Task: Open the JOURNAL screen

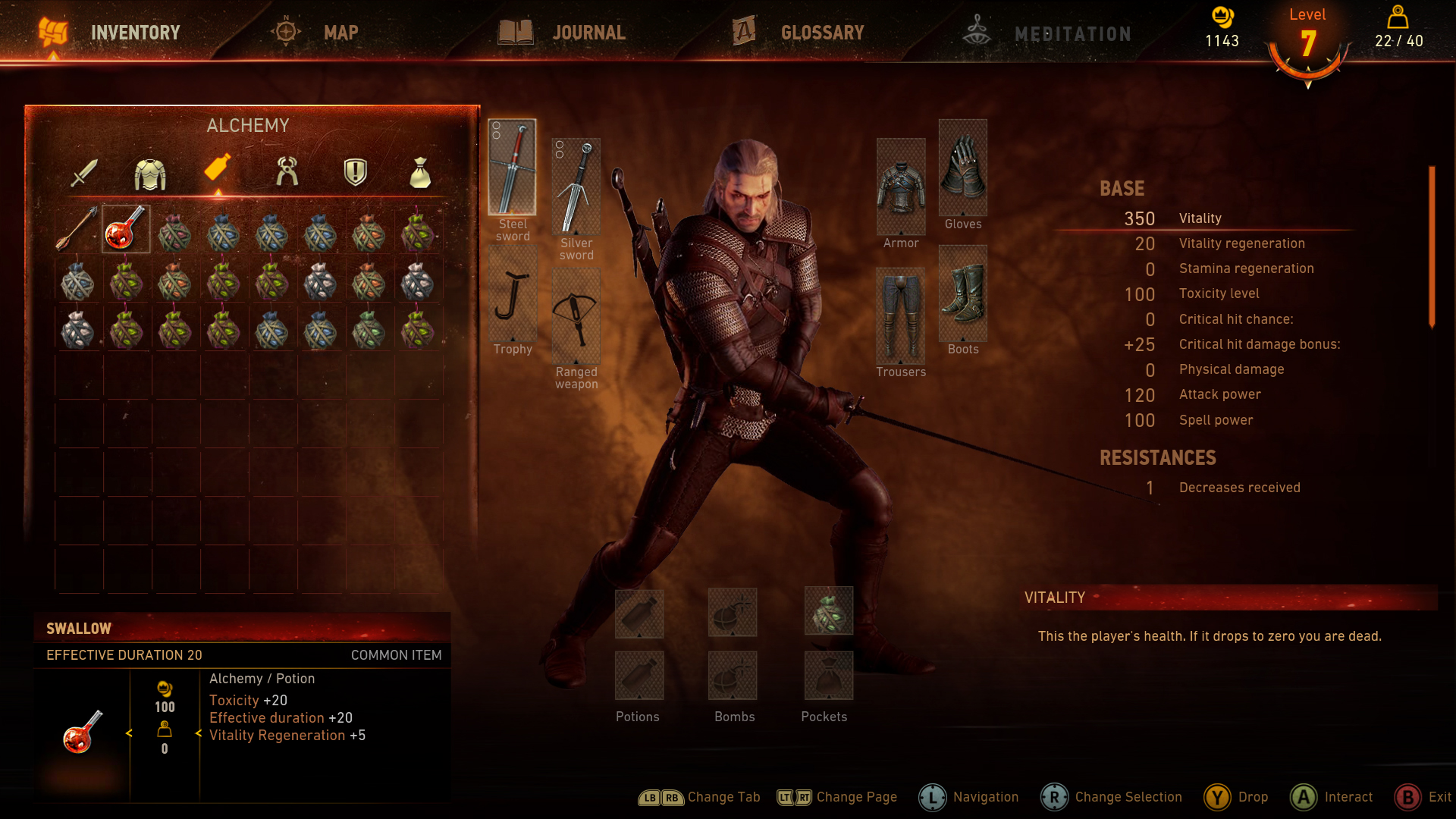Action: [589, 32]
